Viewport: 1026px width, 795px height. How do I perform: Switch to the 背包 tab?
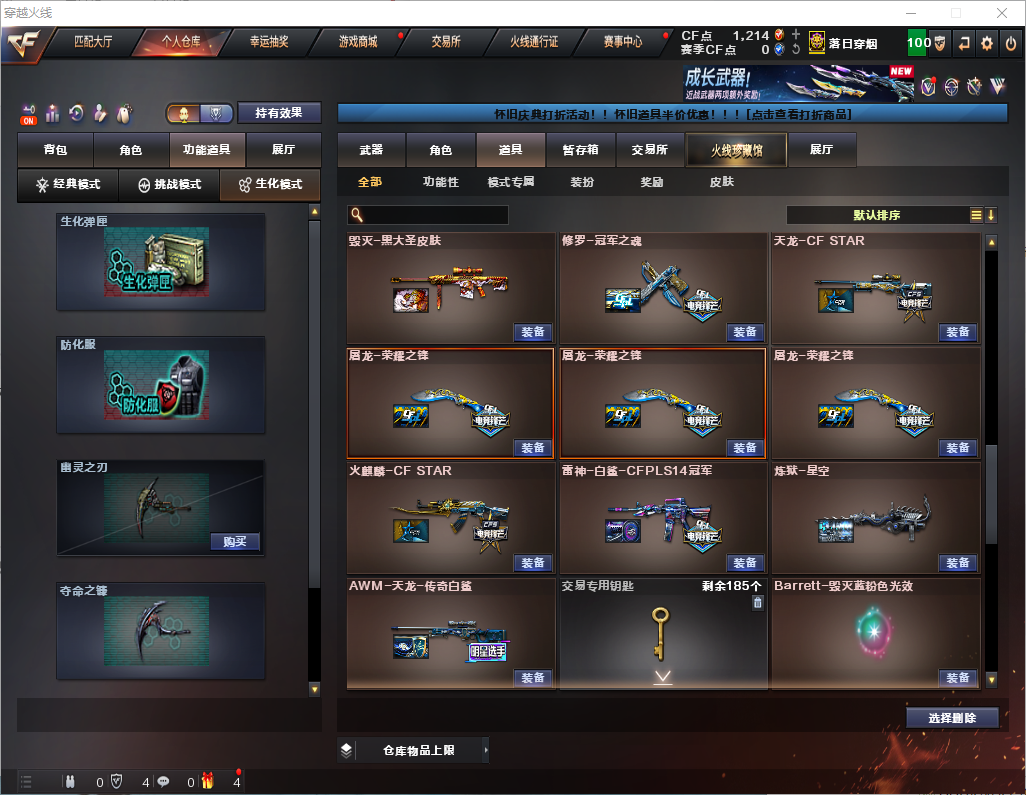click(x=55, y=150)
